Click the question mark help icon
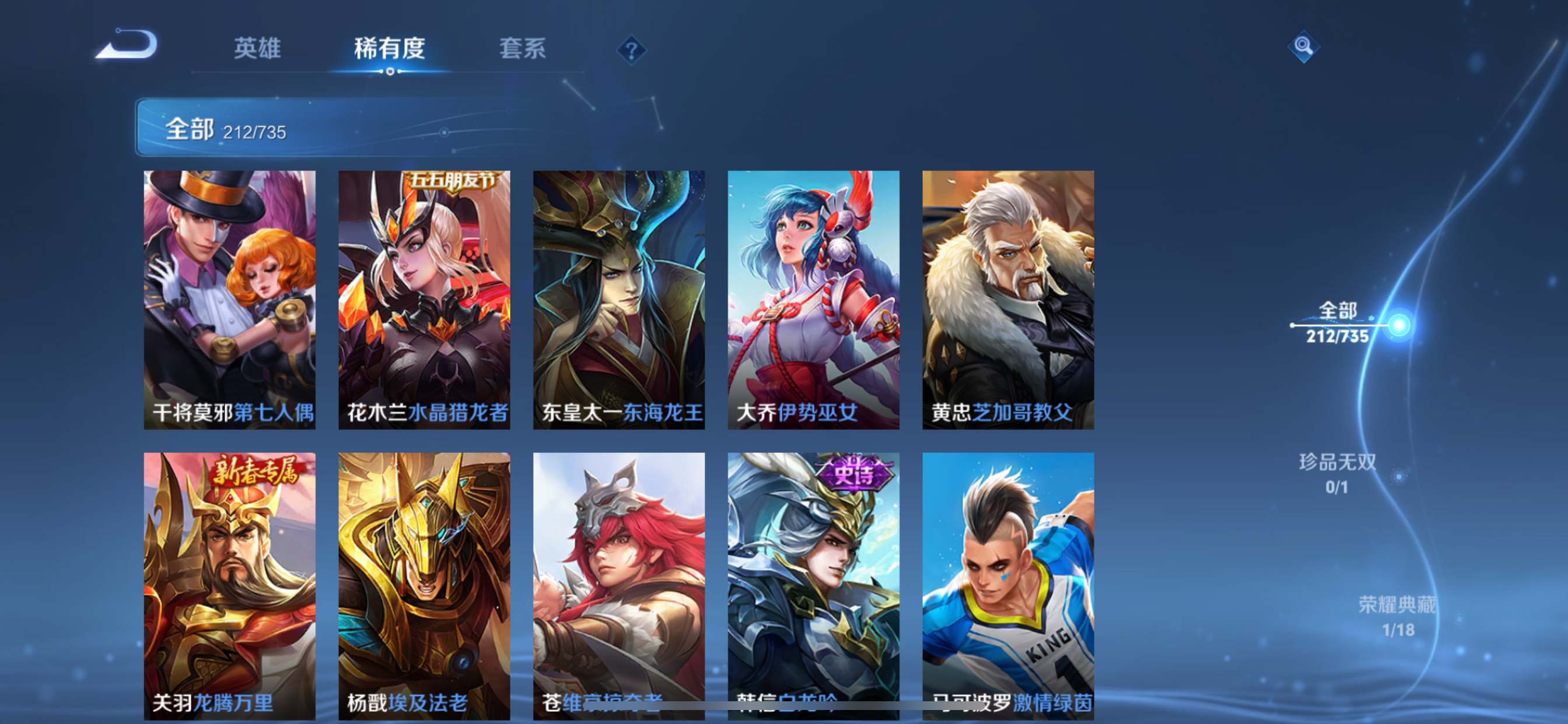The width and height of the screenshot is (1568, 724). click(x=631, y=50)
